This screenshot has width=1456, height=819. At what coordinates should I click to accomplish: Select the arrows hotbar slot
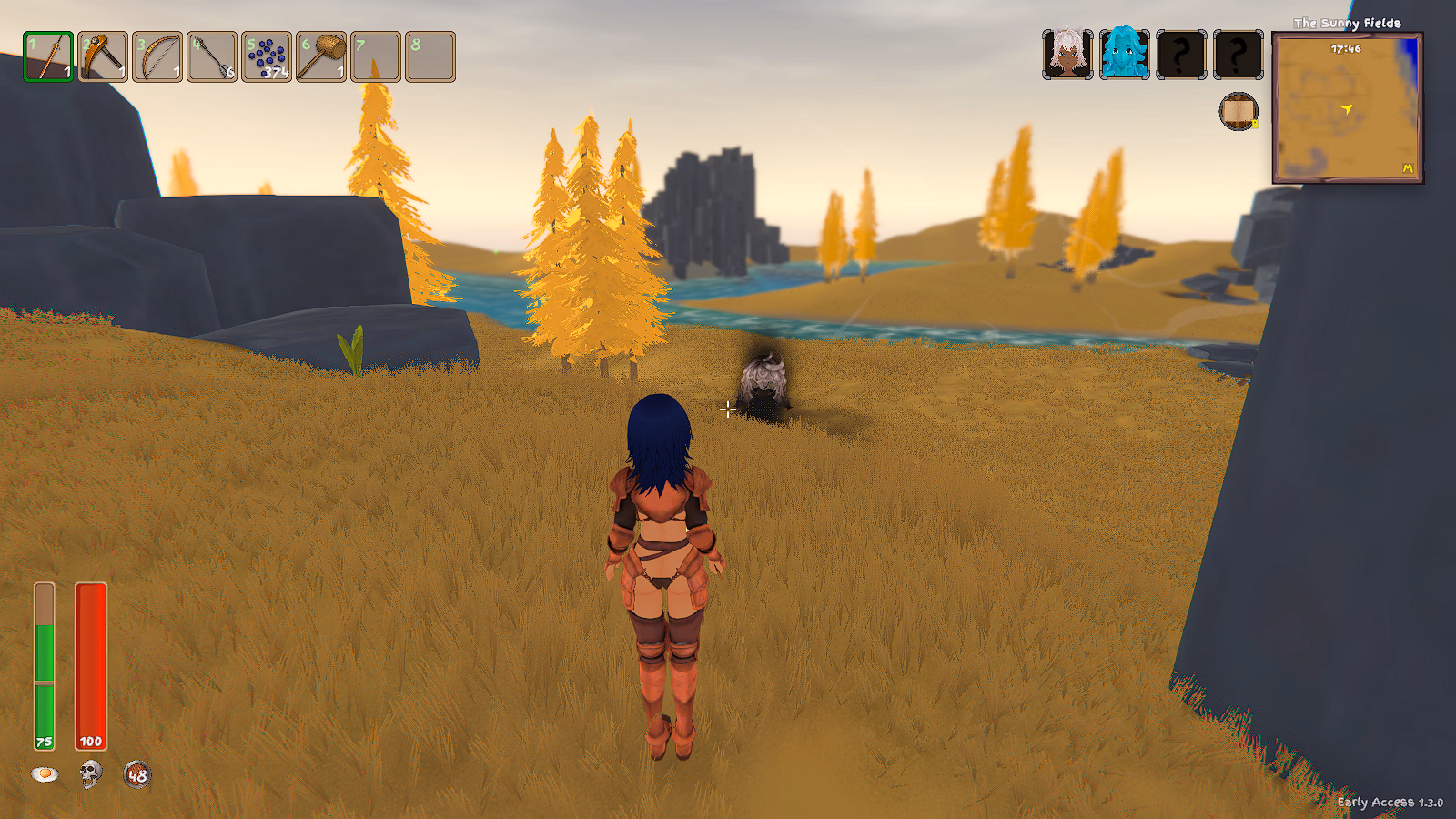tap(212, 56)
